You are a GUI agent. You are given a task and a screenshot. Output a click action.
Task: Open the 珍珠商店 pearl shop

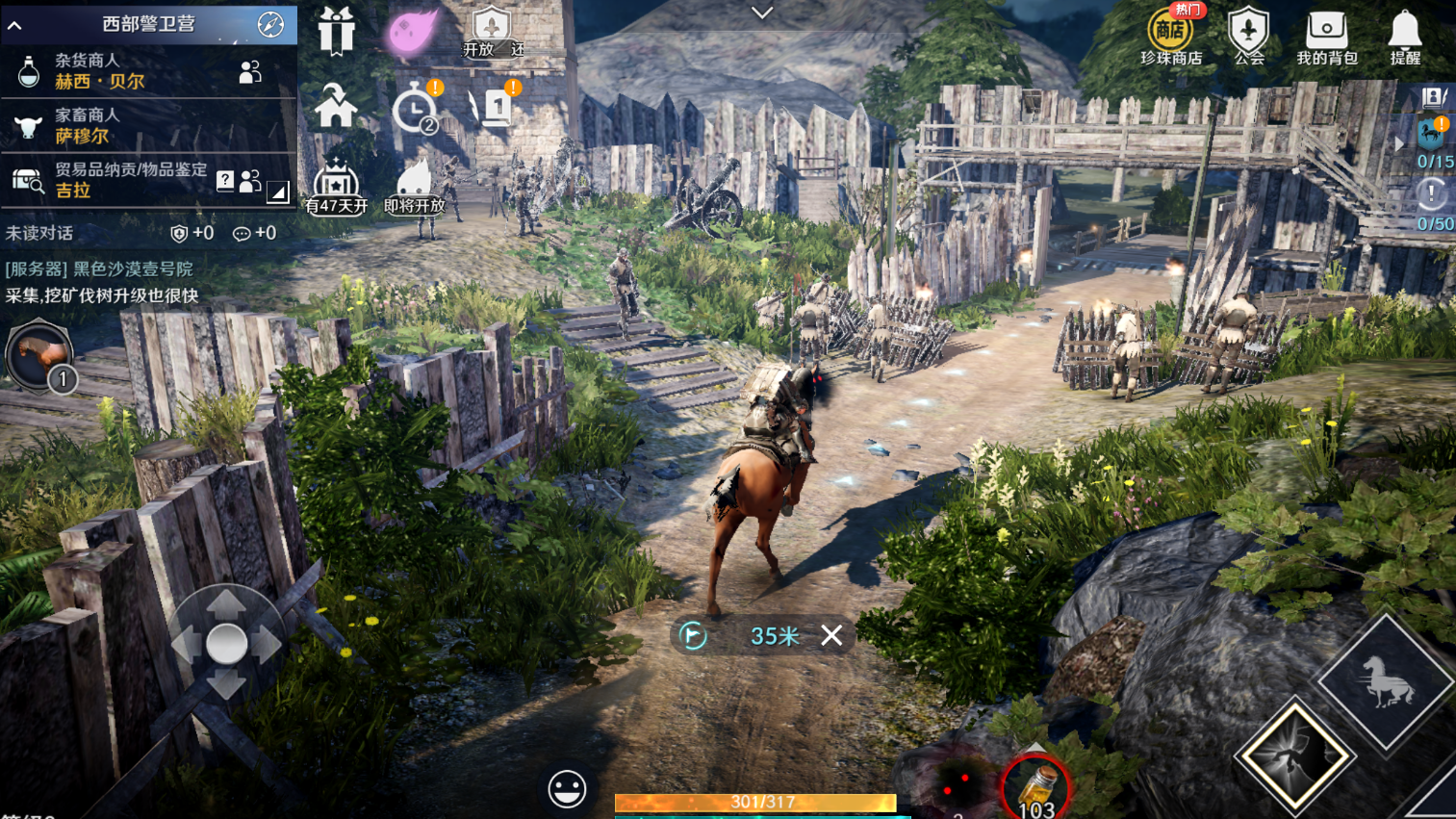(x=1170, y=37)
